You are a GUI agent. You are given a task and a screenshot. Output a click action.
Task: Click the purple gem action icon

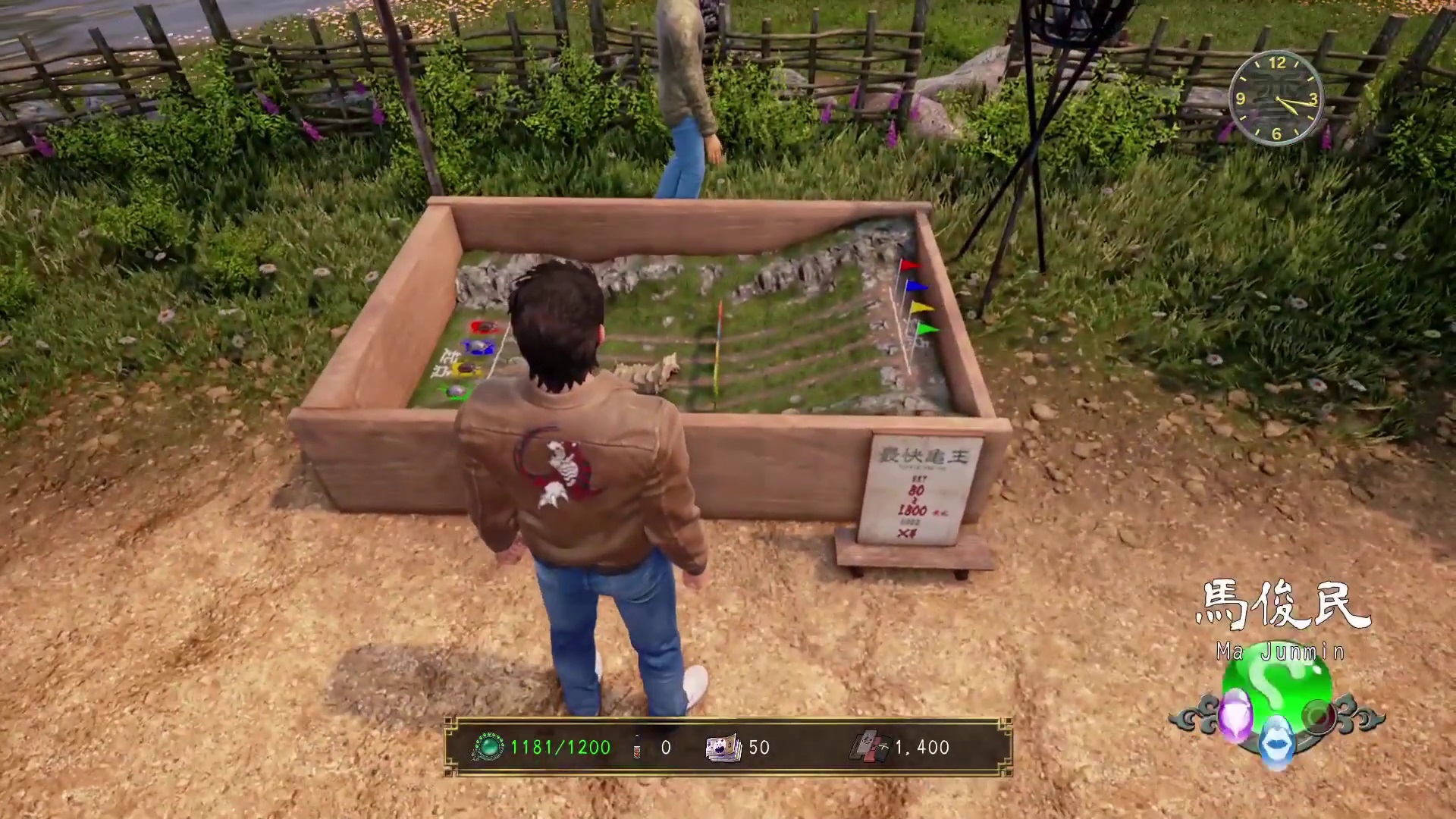tap(1234, 714)
